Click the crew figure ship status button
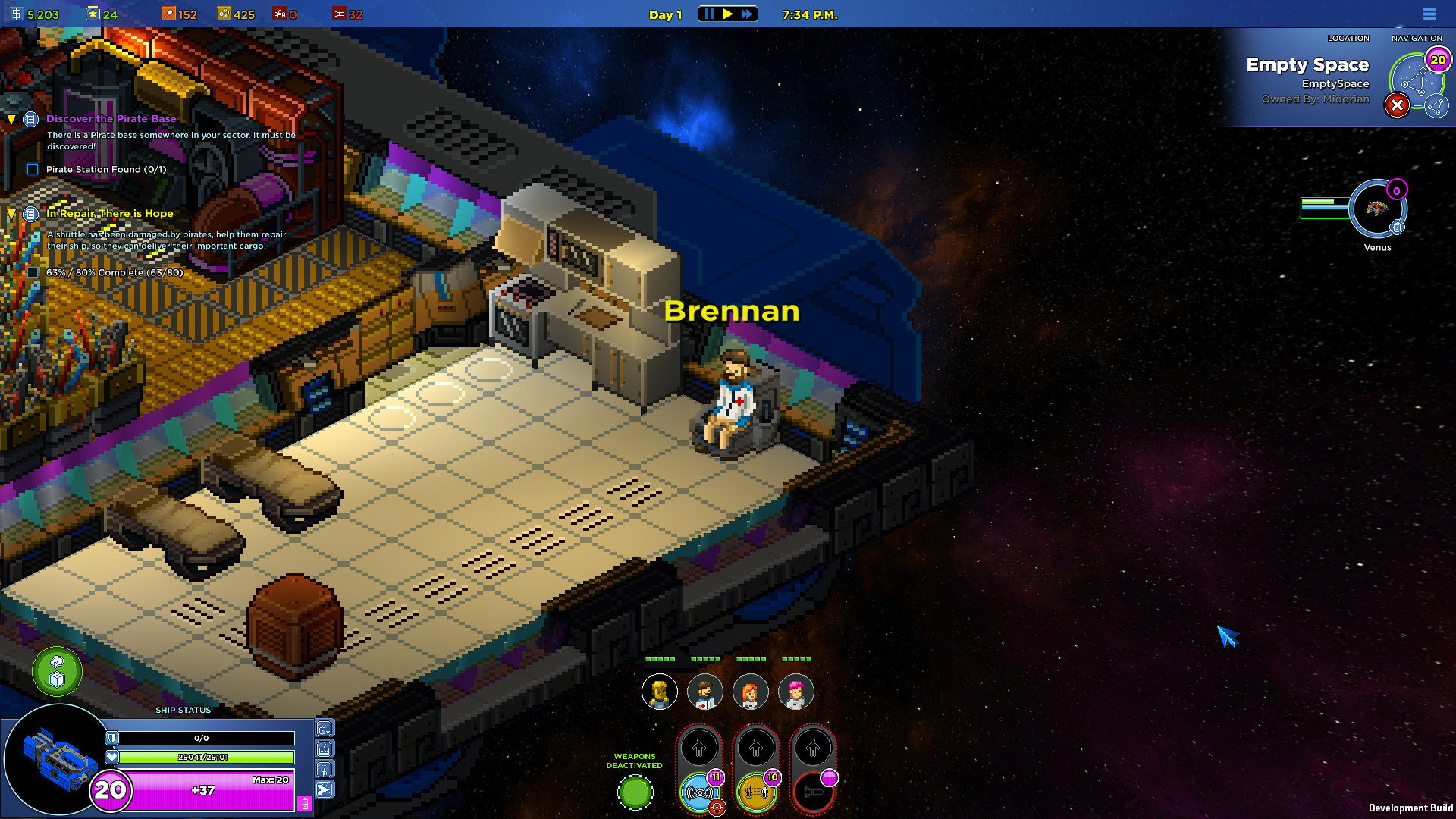 pyautogui.click(x=325, y=770)
